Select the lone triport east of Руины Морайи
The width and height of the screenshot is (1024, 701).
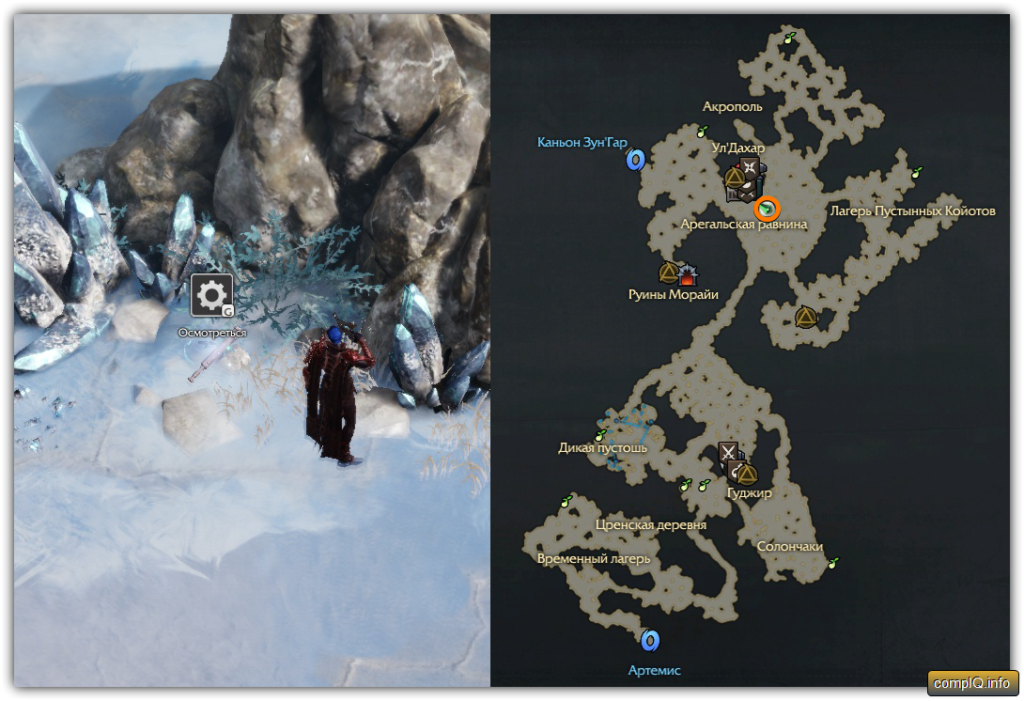click(x=804, y=318)
